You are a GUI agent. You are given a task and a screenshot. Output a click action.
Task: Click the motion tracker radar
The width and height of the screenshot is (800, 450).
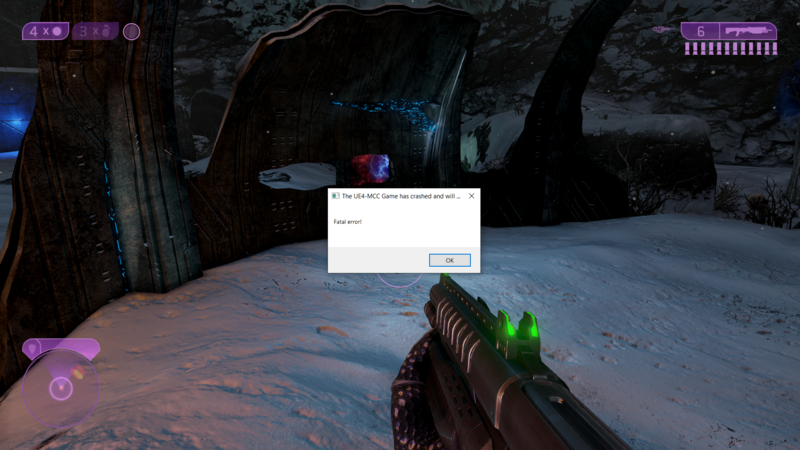click(61, 386)
